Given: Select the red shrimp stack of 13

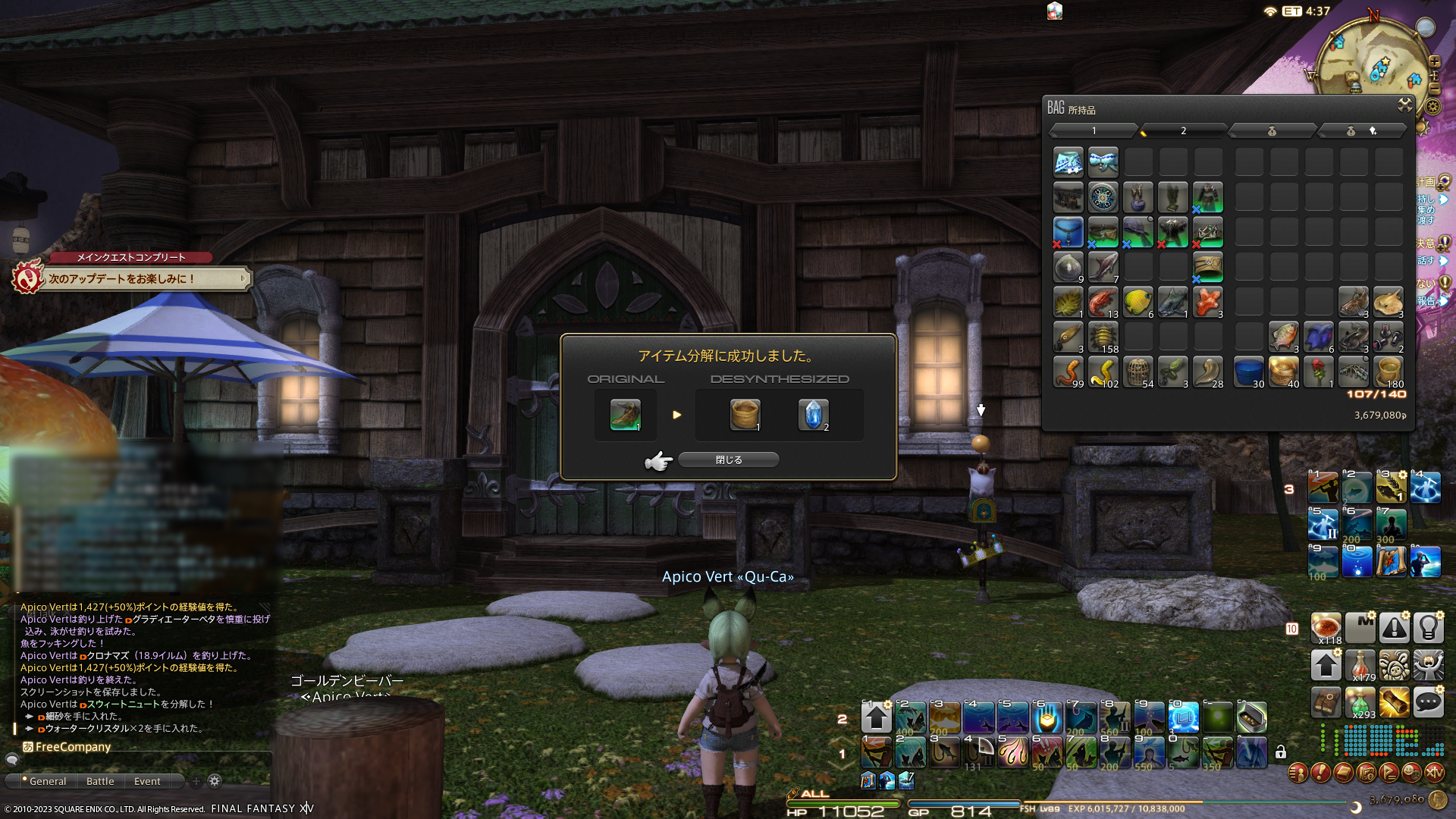Looking at the screenshot, I should (x=1103, y=303).
